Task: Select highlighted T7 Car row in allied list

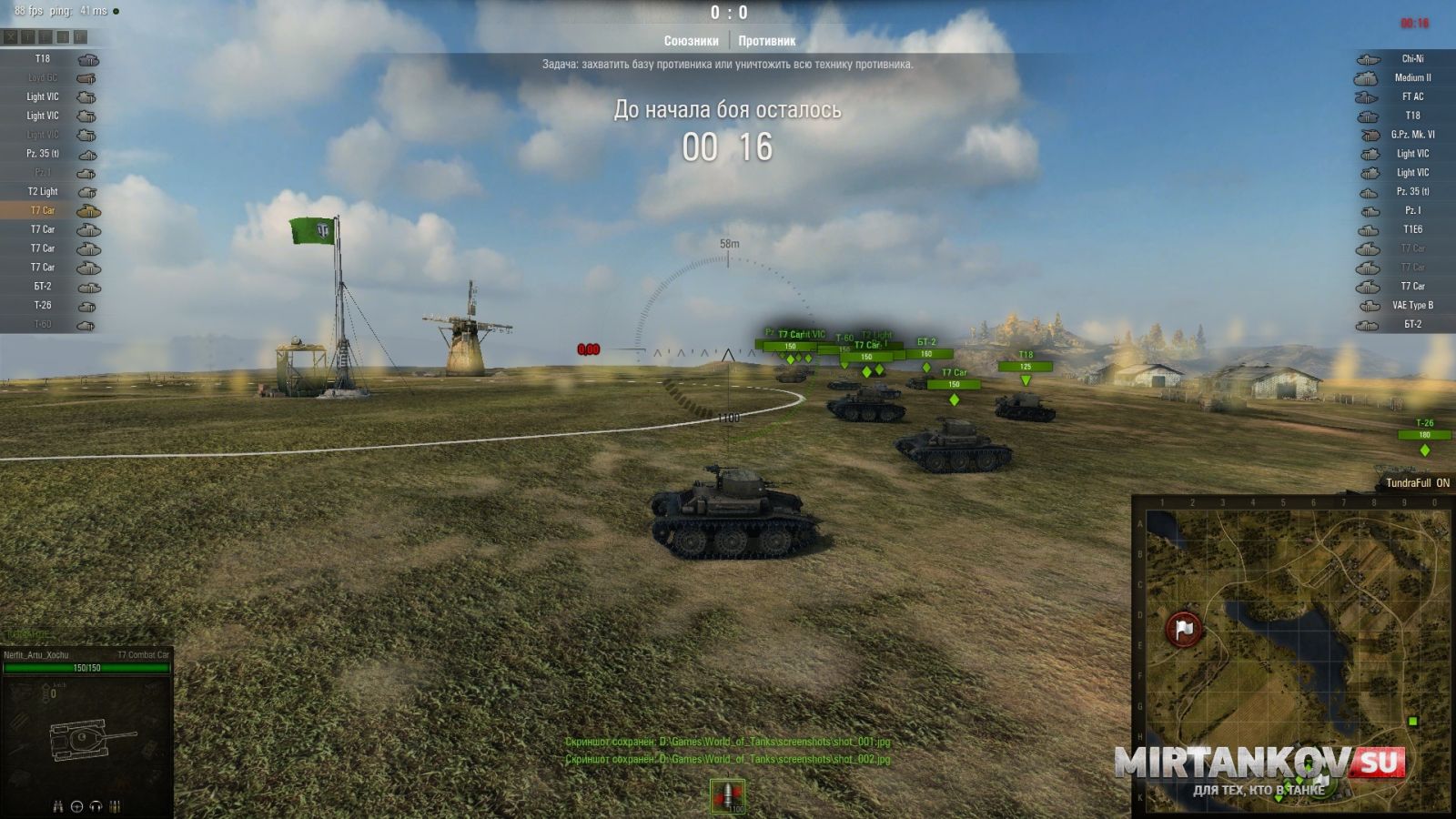Action: pyautogui.click(x=50, y=210)
